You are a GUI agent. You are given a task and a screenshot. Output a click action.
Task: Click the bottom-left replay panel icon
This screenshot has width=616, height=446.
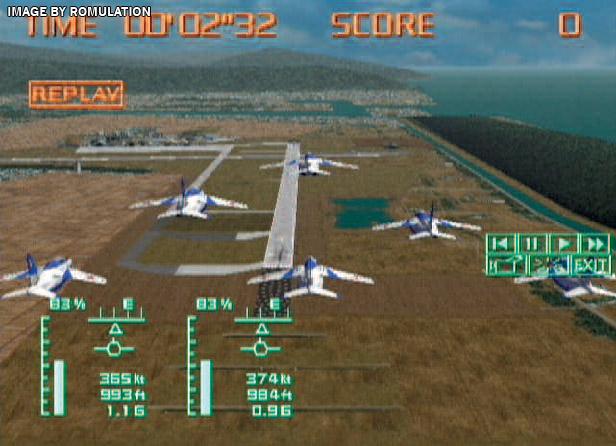click(x=506, y=265)
